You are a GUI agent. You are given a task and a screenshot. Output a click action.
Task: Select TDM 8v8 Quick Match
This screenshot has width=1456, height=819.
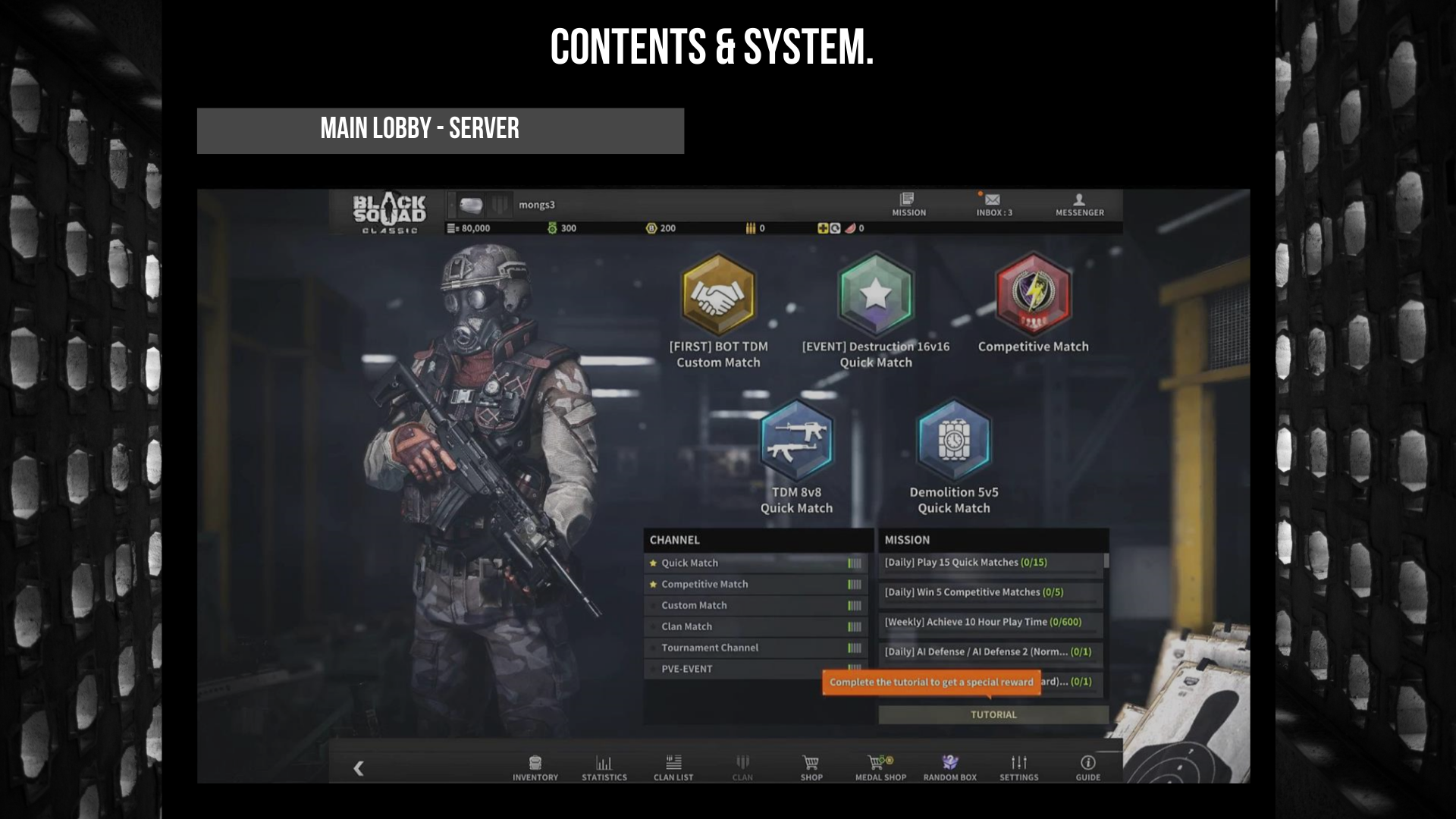pos(796,441)
